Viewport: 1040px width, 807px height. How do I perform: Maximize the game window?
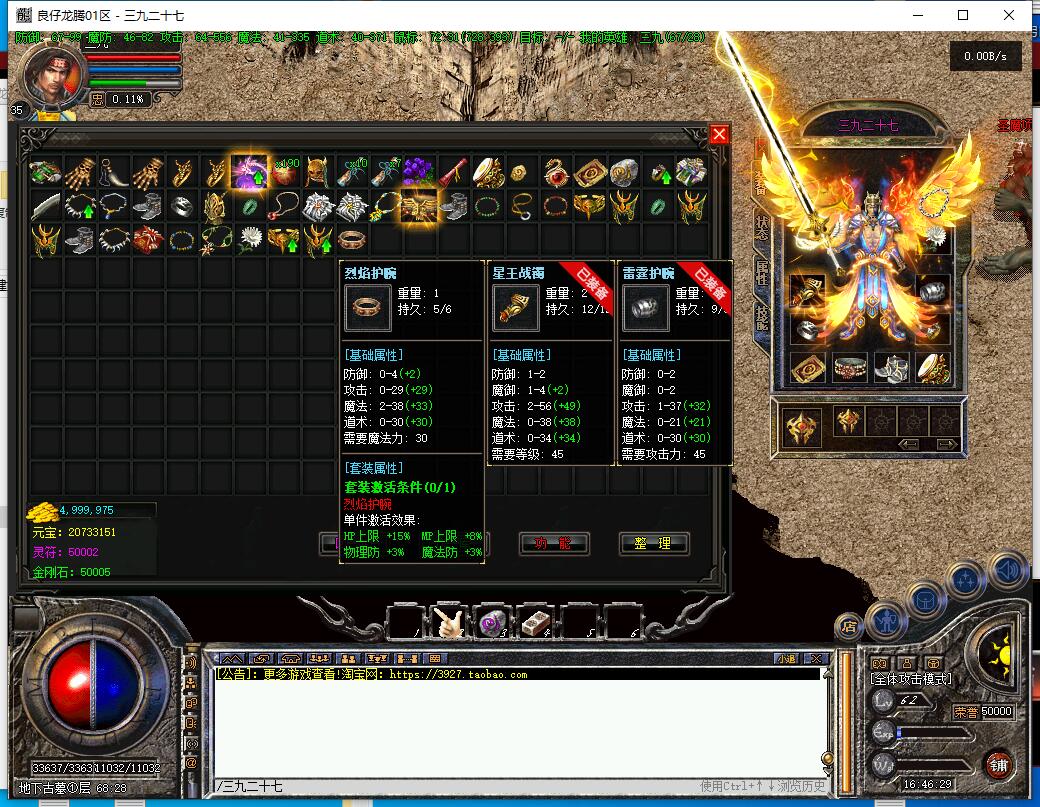963,15
